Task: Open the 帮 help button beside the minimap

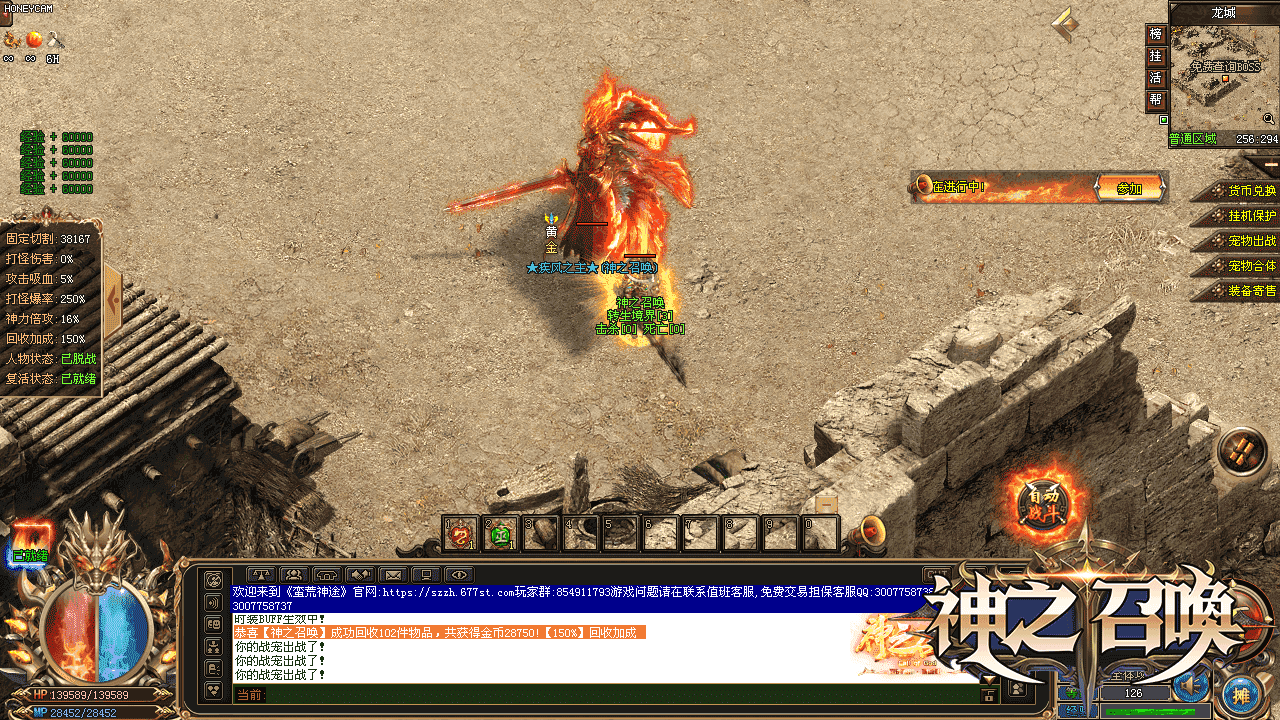Action: (1156, 101)
